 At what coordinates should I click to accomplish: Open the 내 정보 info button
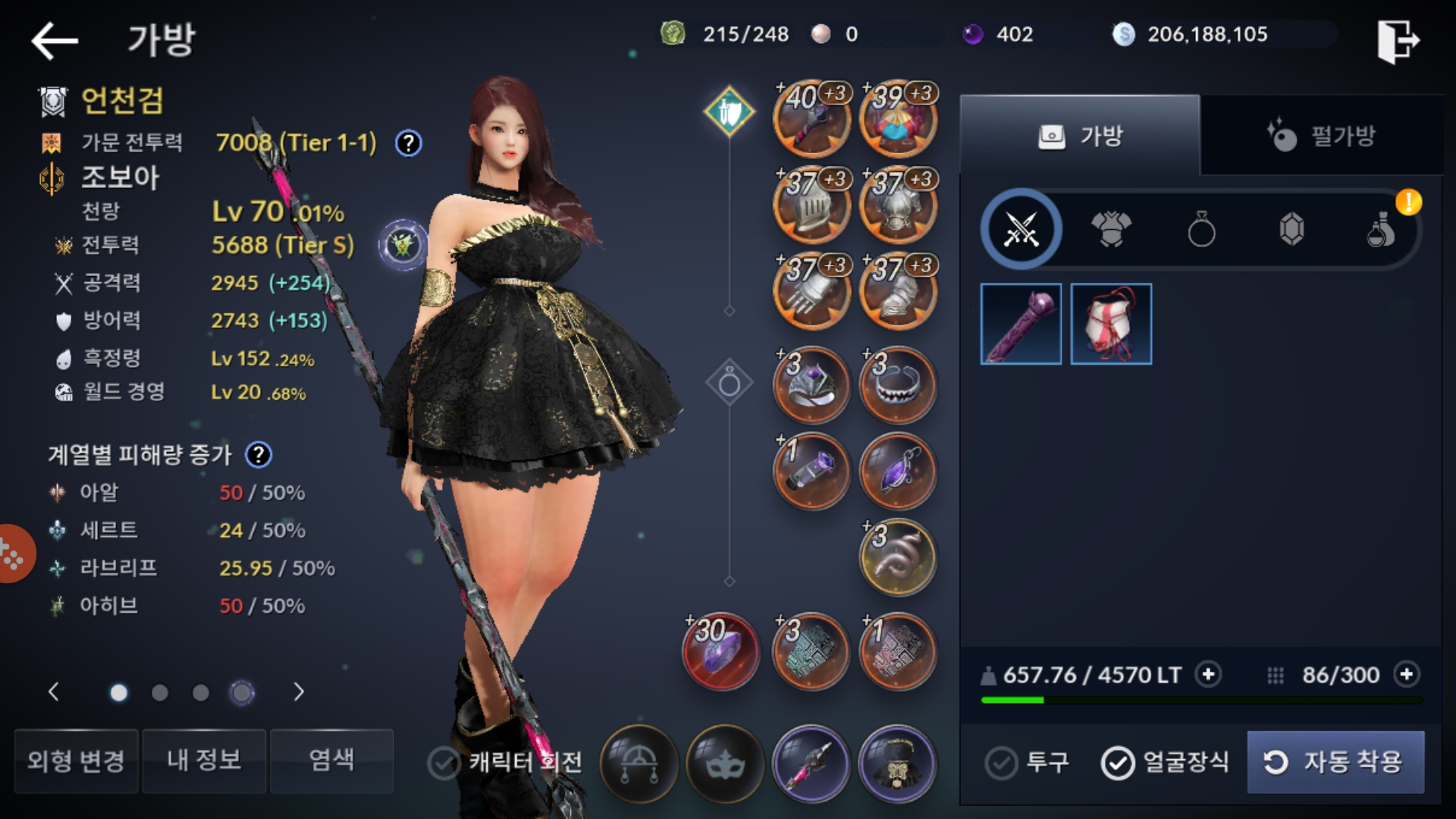pyautogui.click(x=204, y=761)
